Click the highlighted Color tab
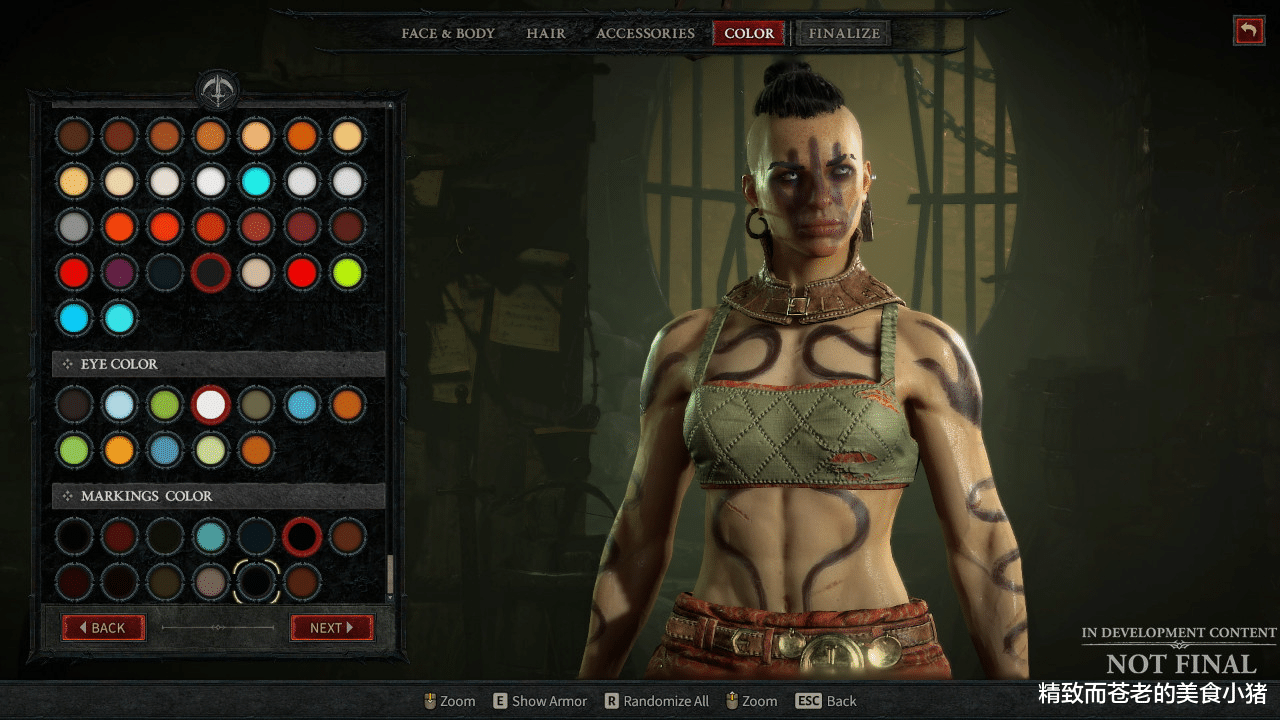Screen dimensions: 1280x720 coord(749,33)
